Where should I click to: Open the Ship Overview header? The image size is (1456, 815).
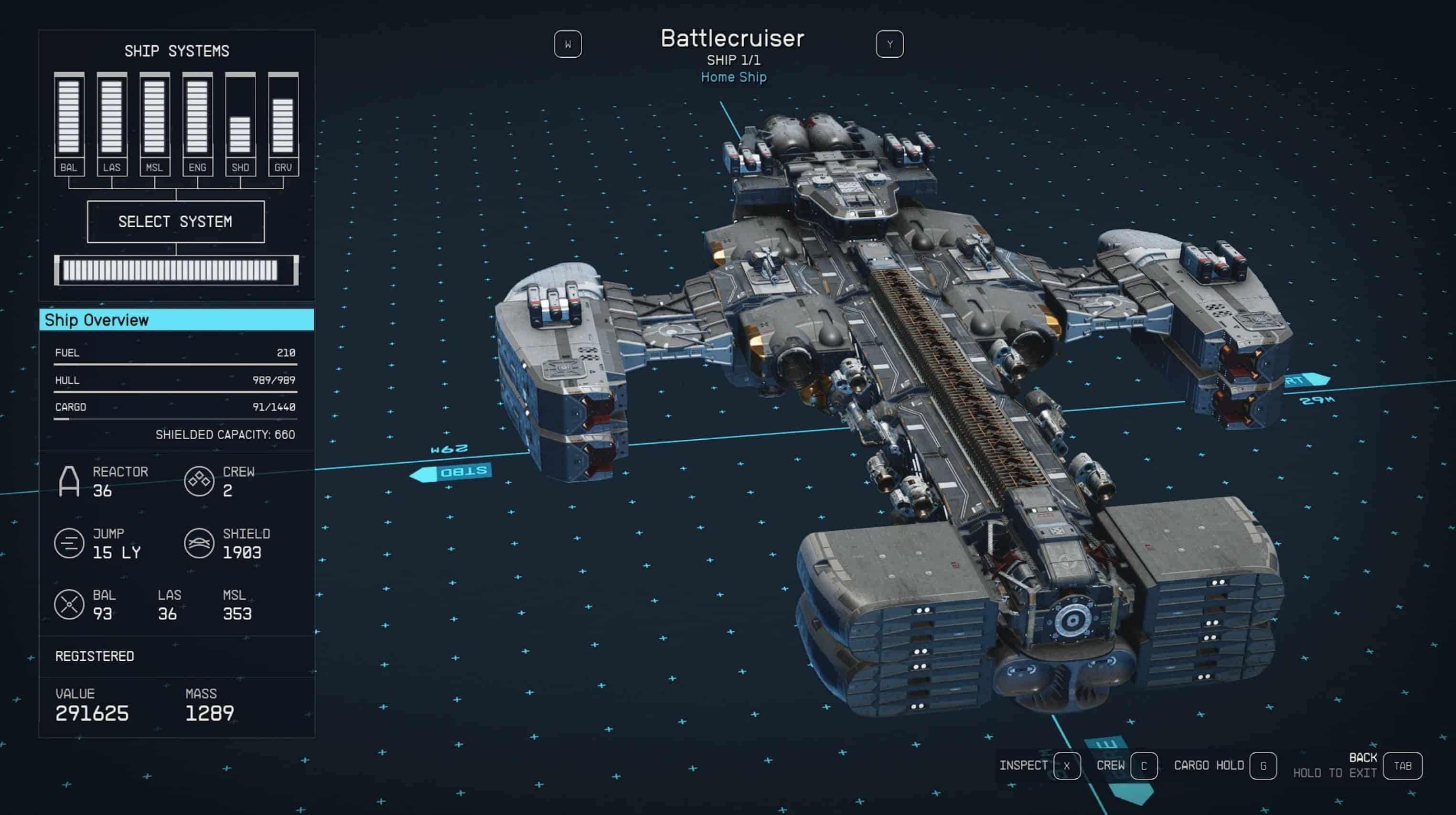point(176,320)
